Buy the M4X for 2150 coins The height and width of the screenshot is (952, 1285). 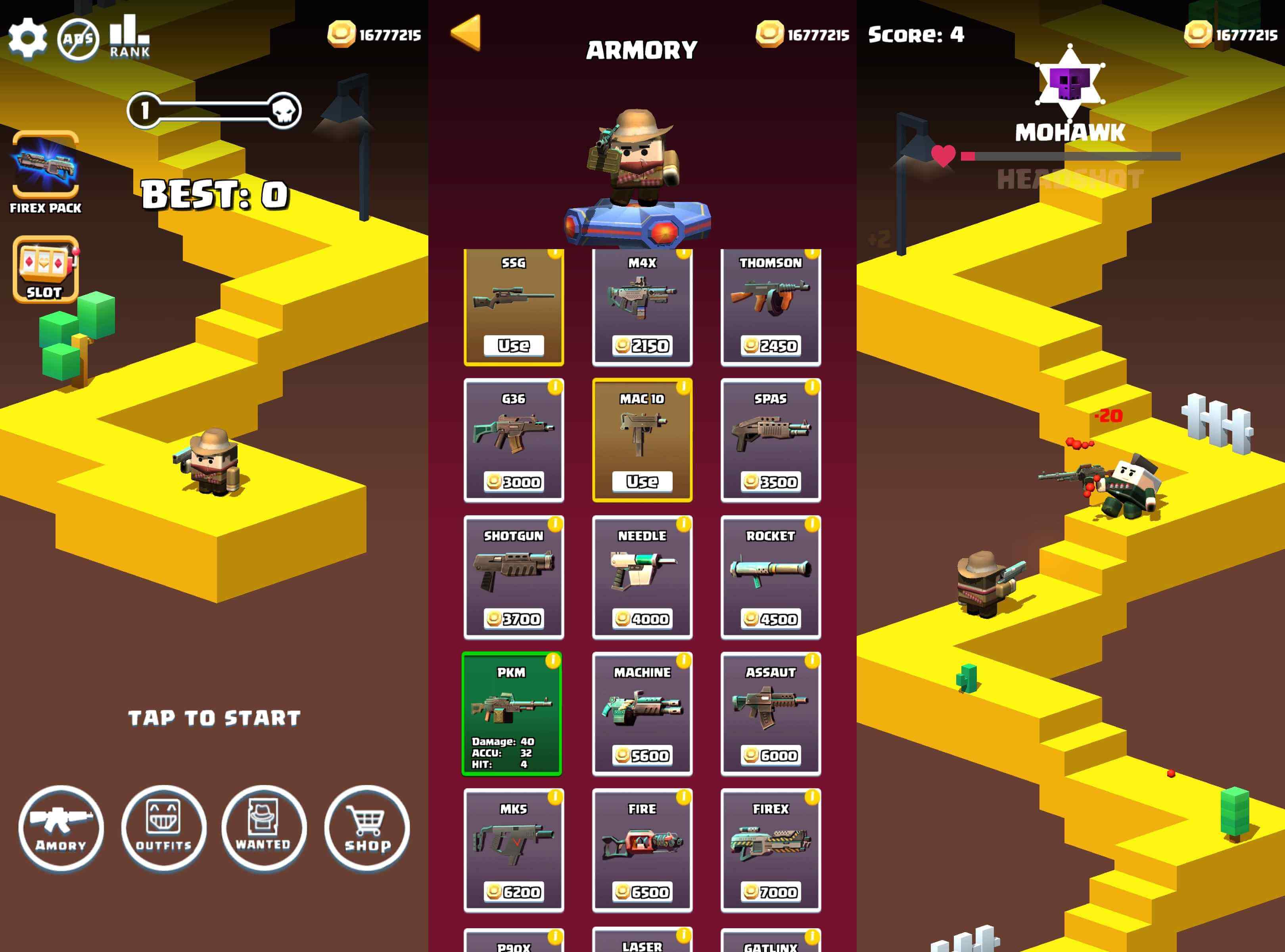[x=642, y=345]
